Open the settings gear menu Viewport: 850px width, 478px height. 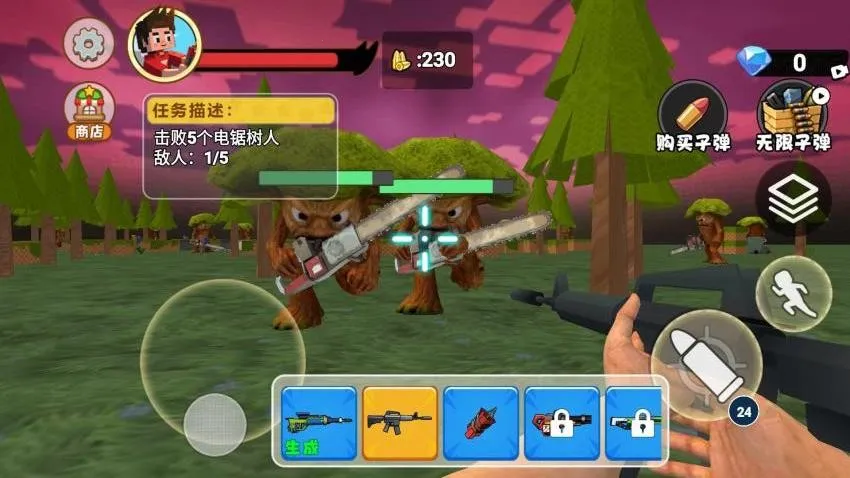coord(89,43)
